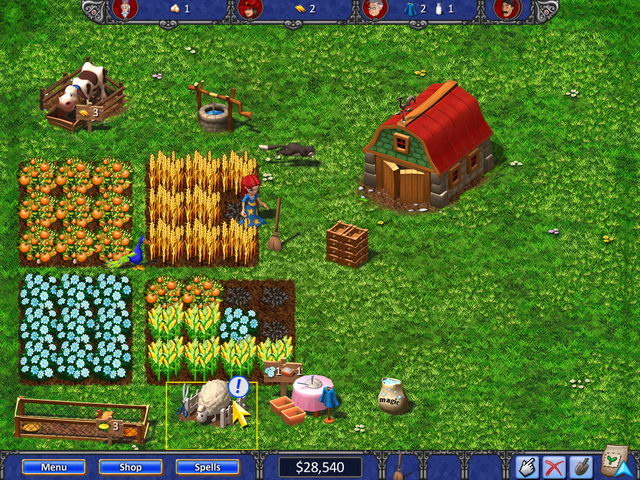Select the customer portrait with glasses

coord(375,10)
